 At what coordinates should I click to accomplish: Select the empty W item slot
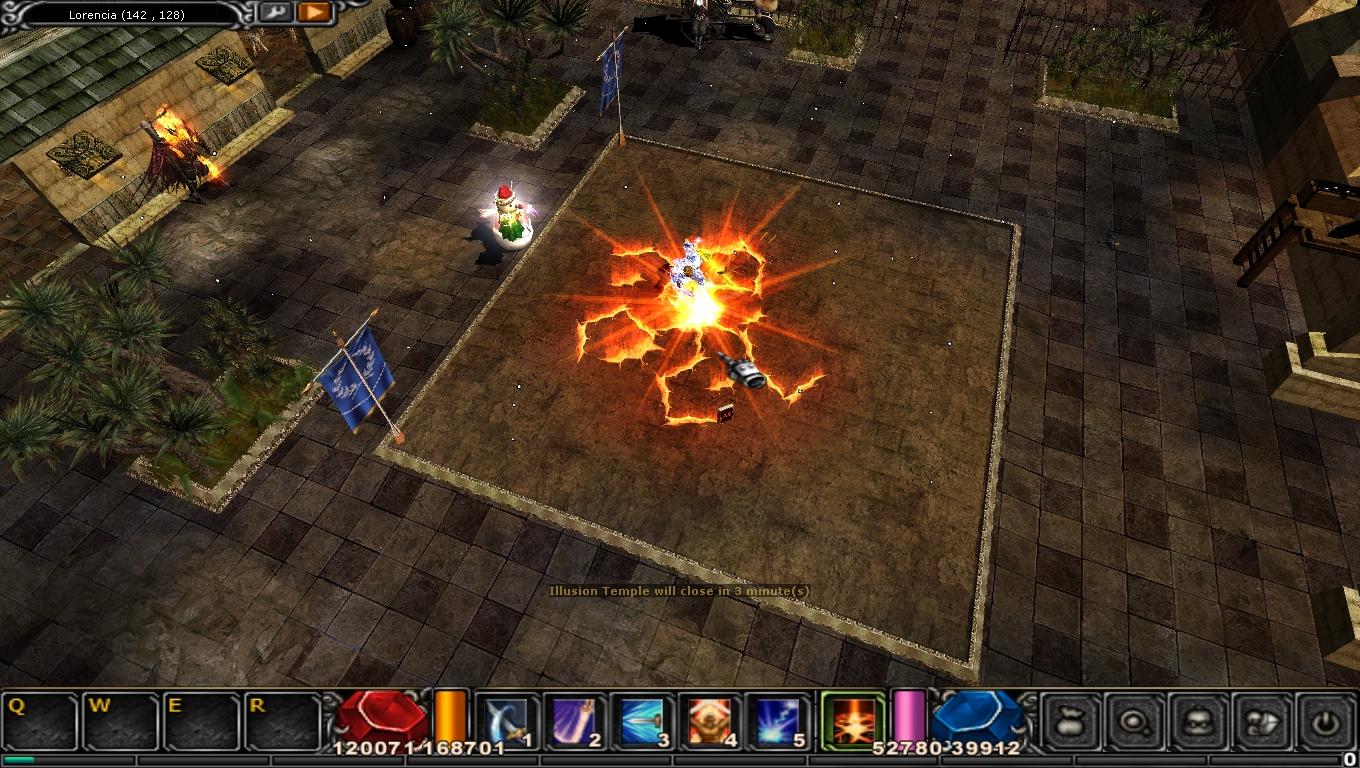click(x=121, y=721)
